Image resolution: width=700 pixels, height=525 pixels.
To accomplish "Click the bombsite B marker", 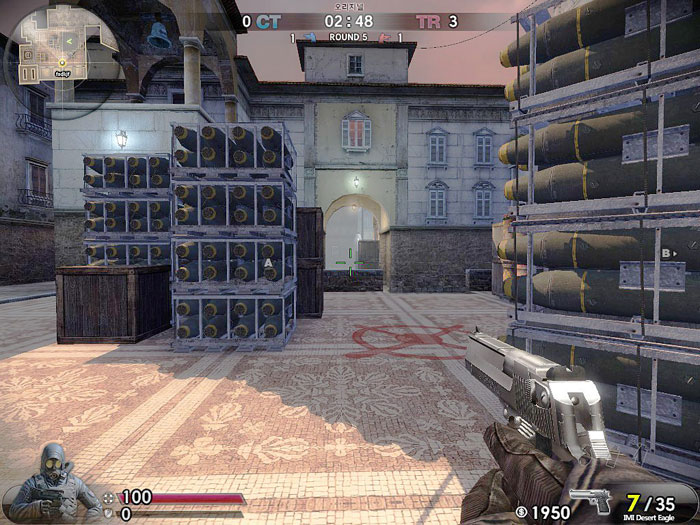I will (666, 254).
